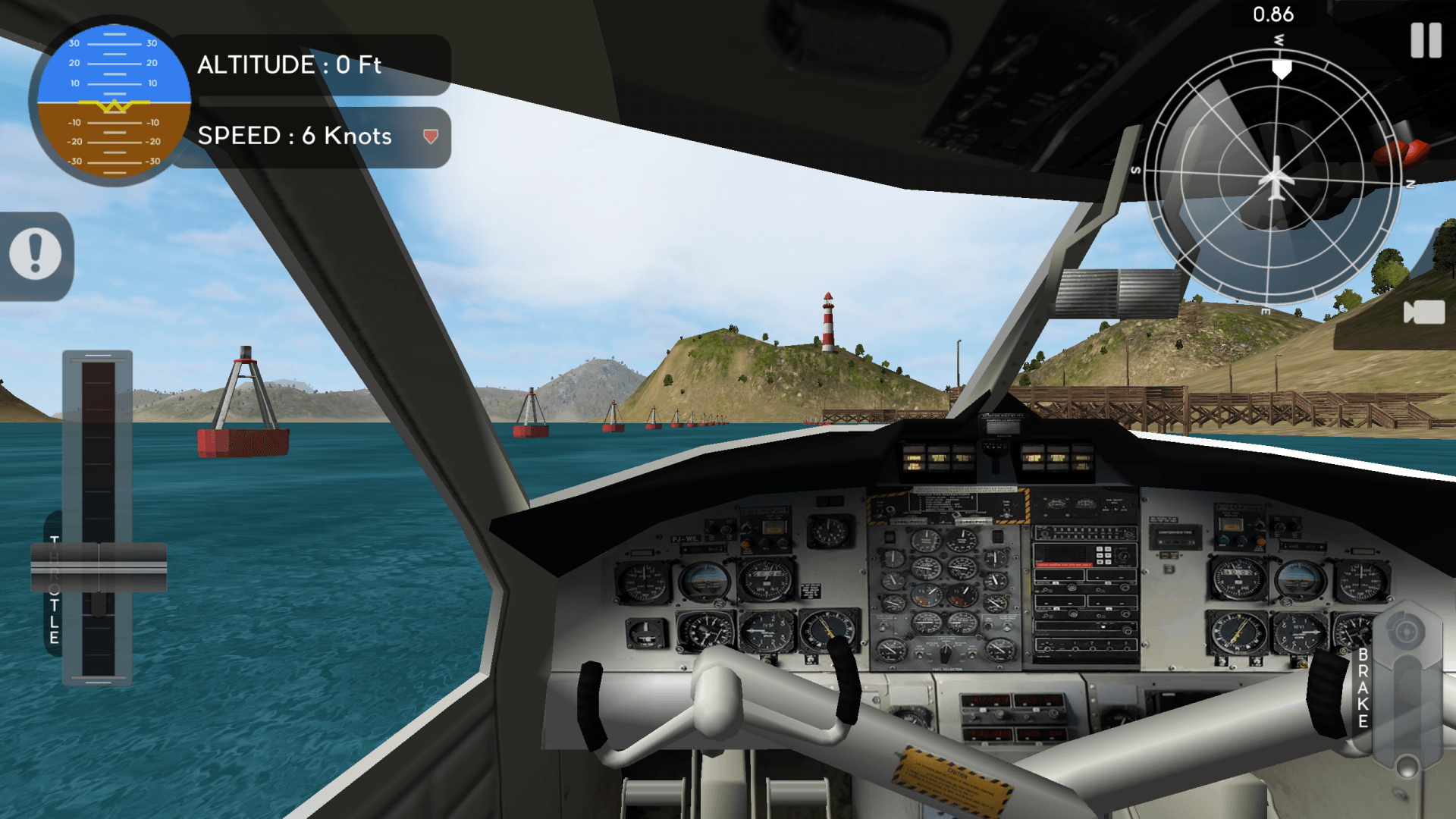
Task: Expand the speed panel's red arrow
Action: click(x=431, y=136)
